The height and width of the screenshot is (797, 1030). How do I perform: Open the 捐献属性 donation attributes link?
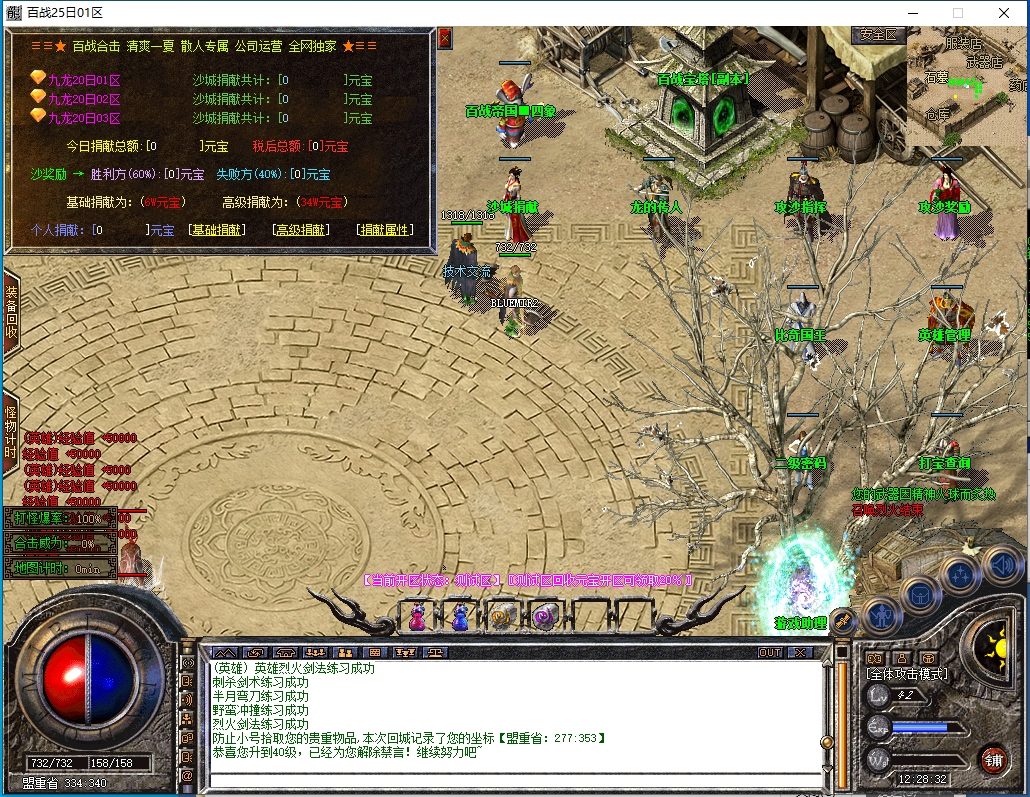point(385,230)
